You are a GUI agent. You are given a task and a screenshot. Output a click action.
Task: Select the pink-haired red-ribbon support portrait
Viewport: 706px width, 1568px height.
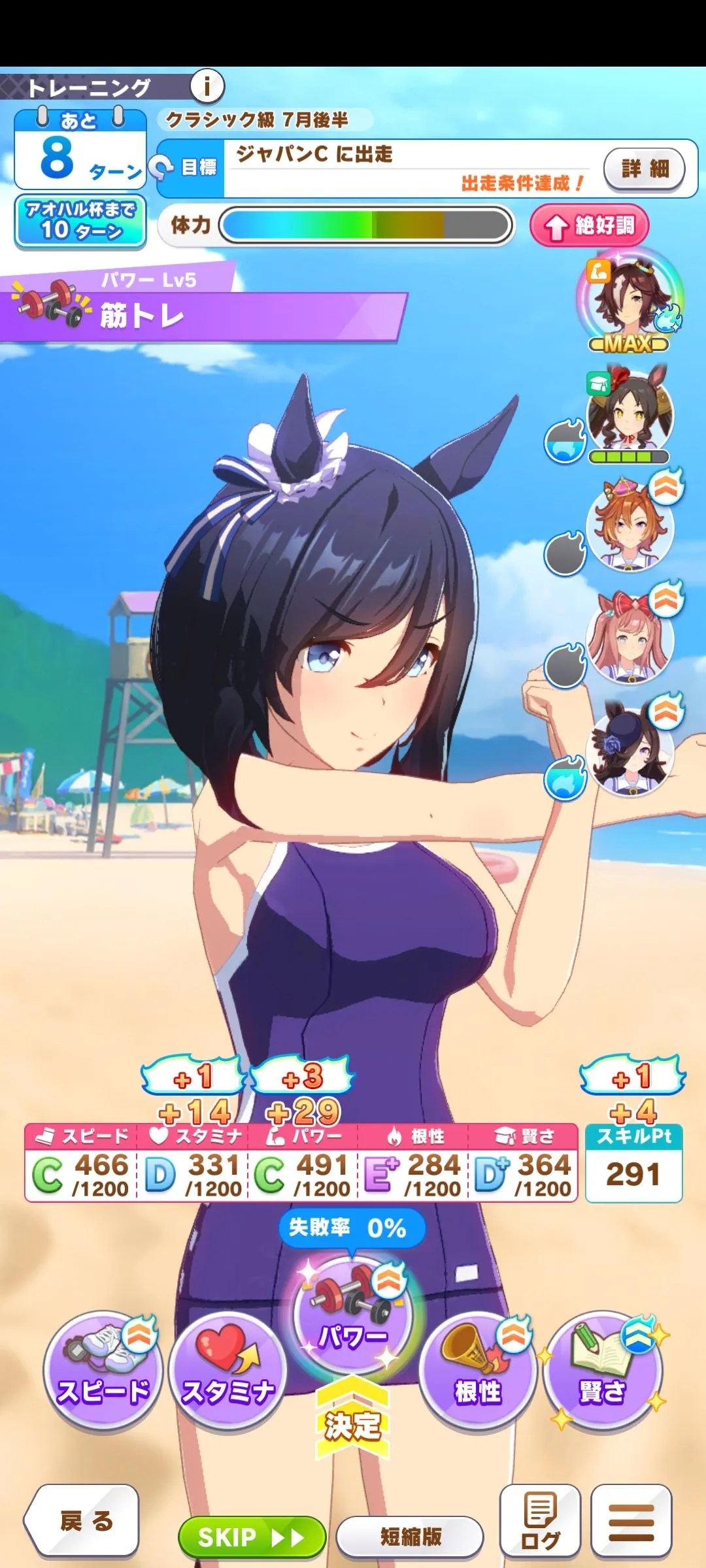(630, 638)
